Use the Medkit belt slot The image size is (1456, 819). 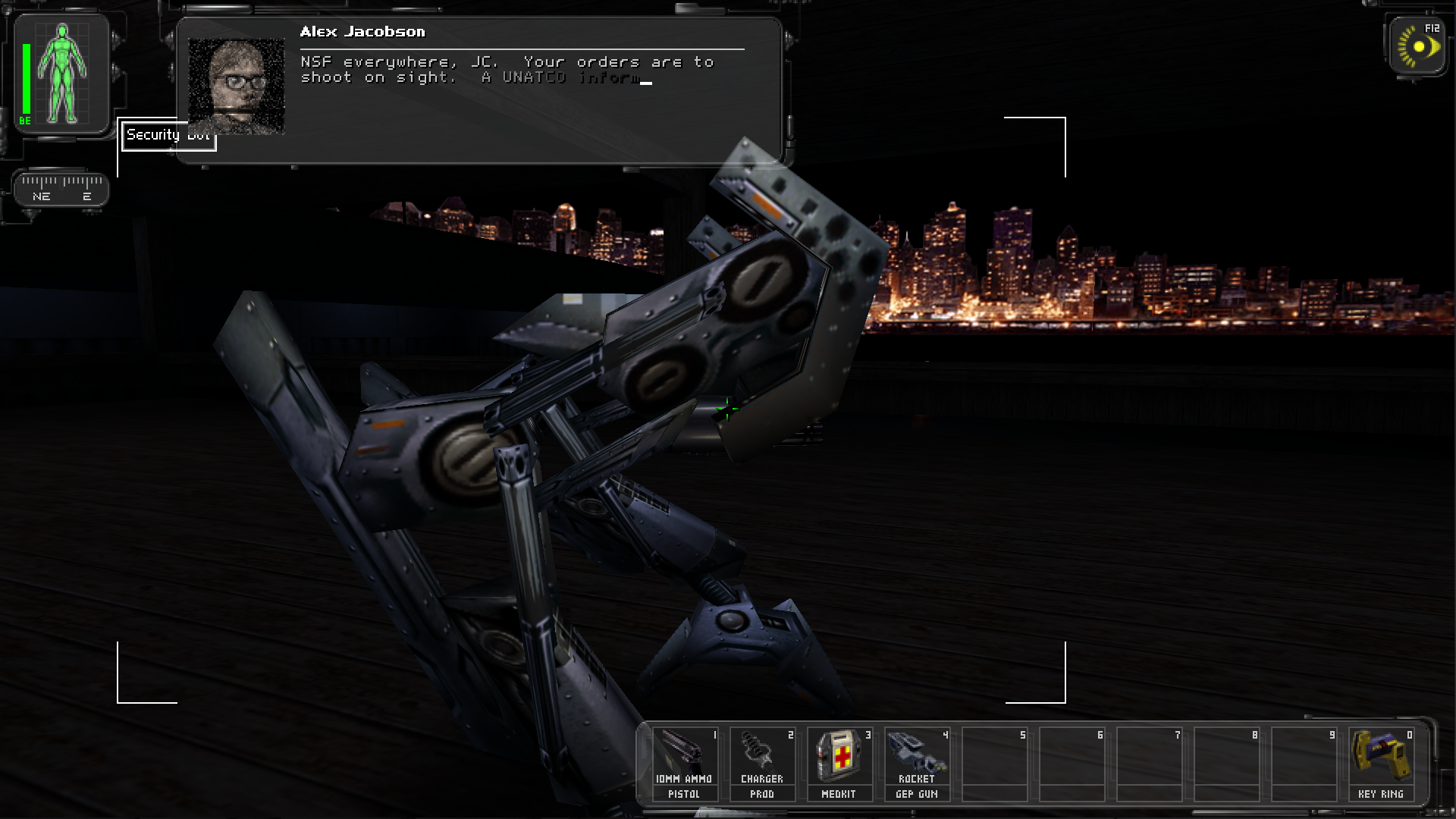(839, 763)
